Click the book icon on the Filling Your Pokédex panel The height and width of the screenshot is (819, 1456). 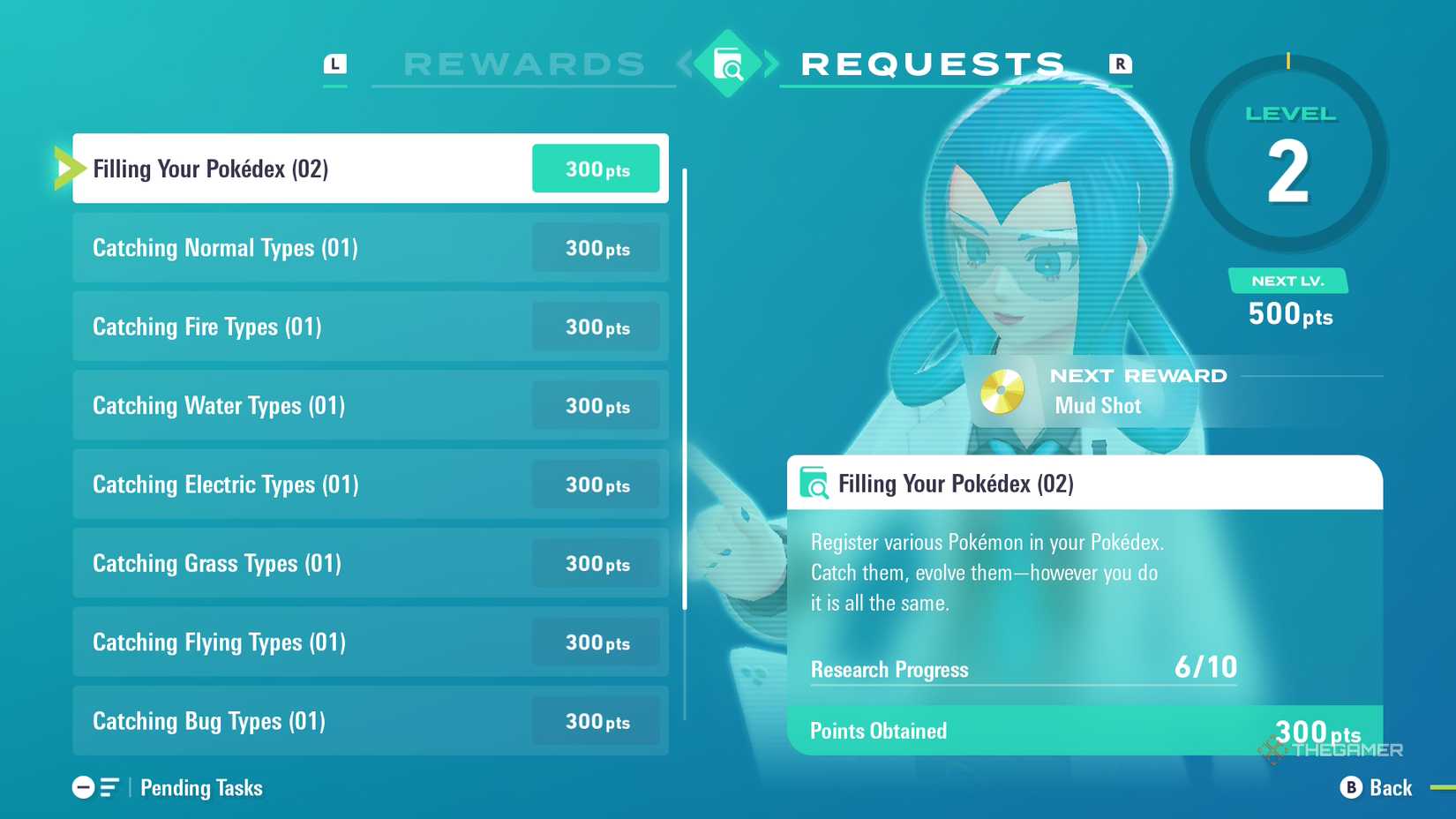click(814, 484)
